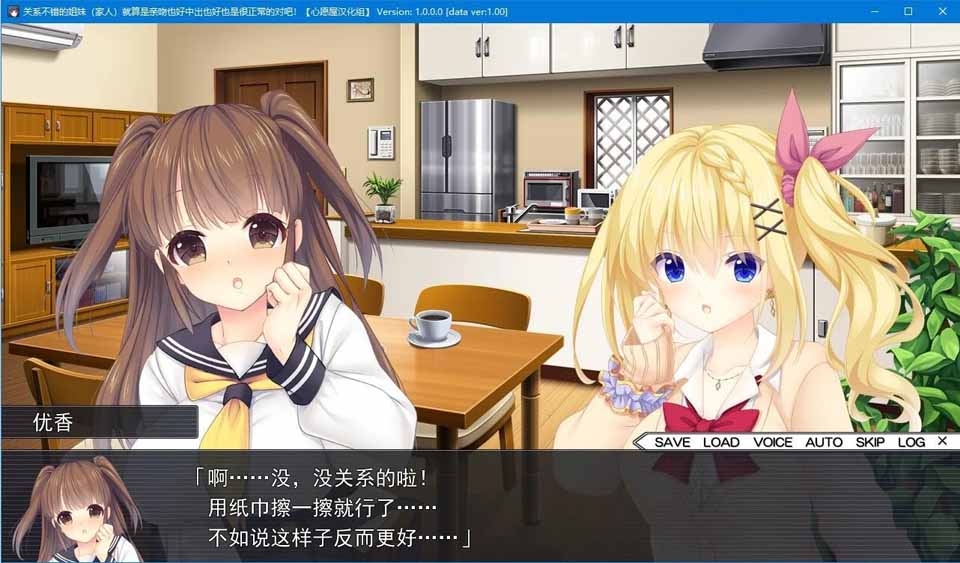Hide the dialogue box with X
Image resolution: width=960 pixels, height=563 pixels.
(942, 441)
